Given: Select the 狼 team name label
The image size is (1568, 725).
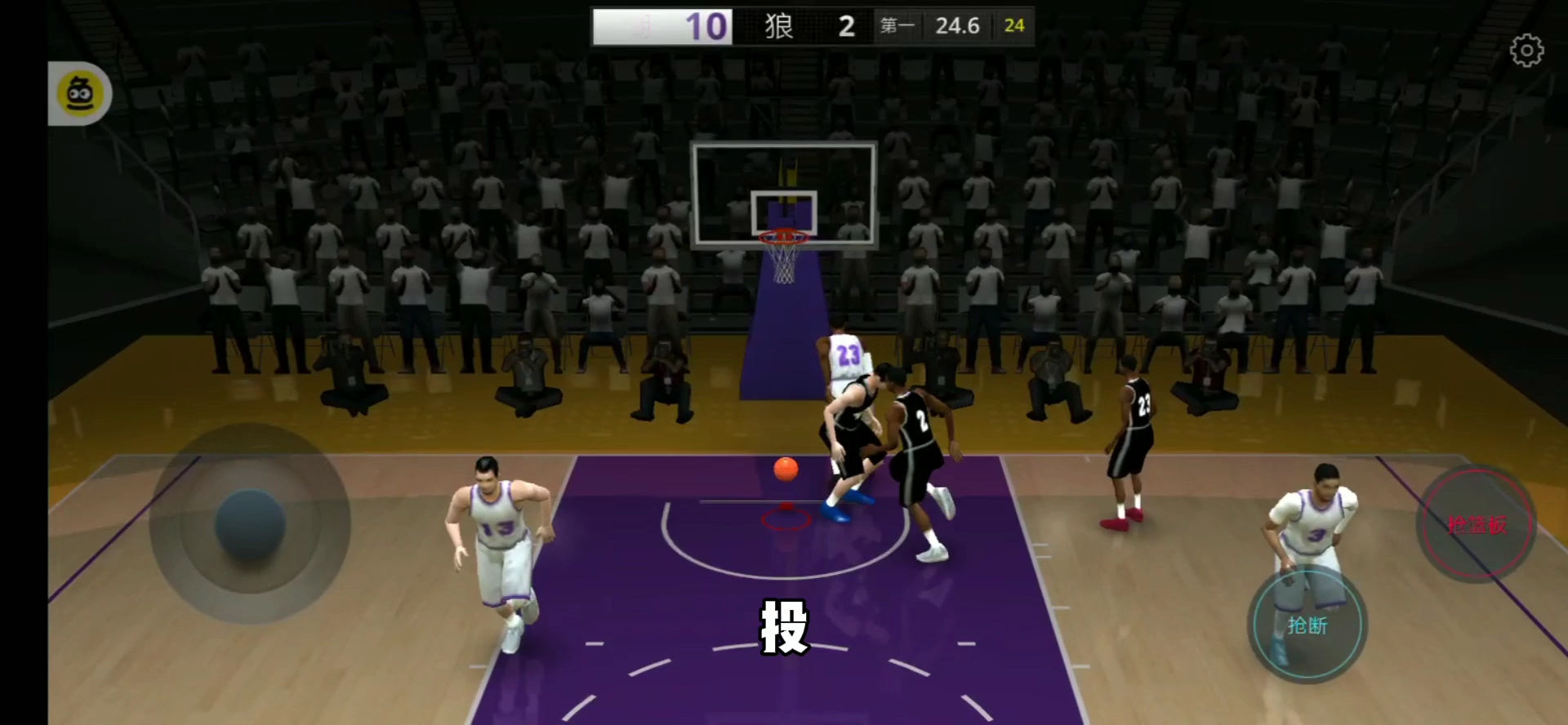Looking at the screenshot, I should (780, 25).
